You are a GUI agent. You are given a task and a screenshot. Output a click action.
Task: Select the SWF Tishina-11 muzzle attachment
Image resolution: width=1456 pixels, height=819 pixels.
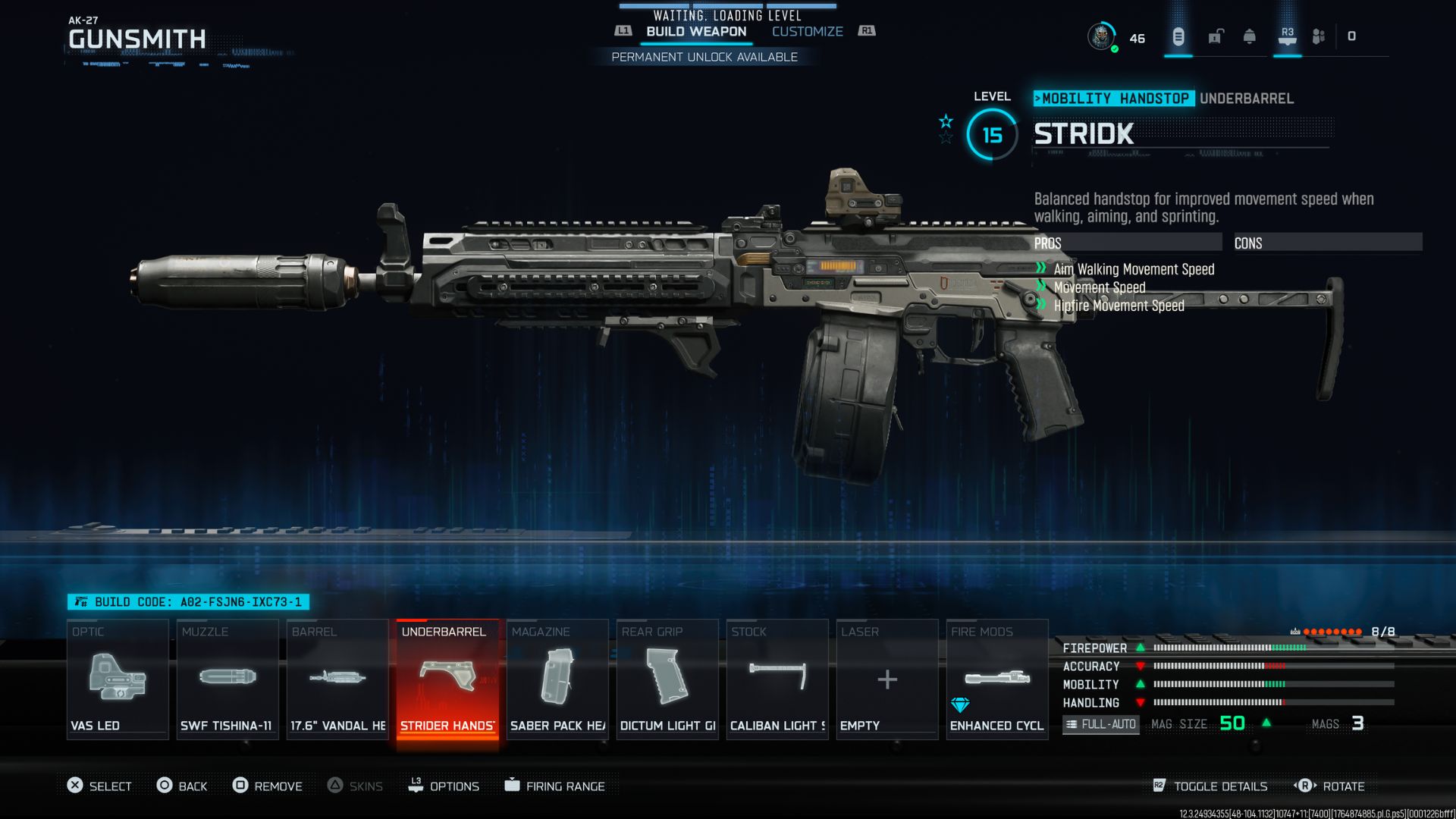tap(227, 679)
